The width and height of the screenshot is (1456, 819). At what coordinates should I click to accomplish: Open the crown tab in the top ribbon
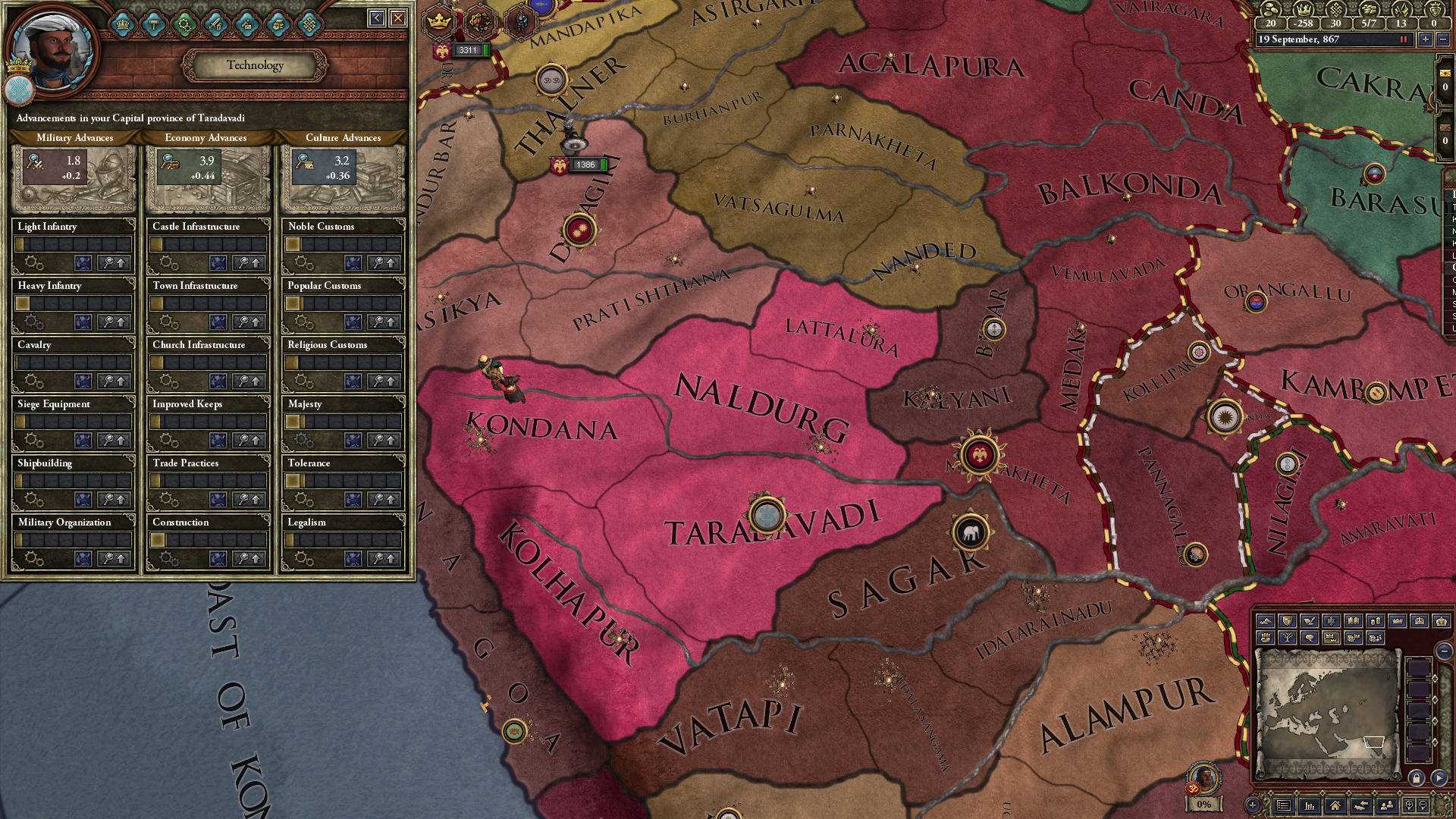coord(123,24)
